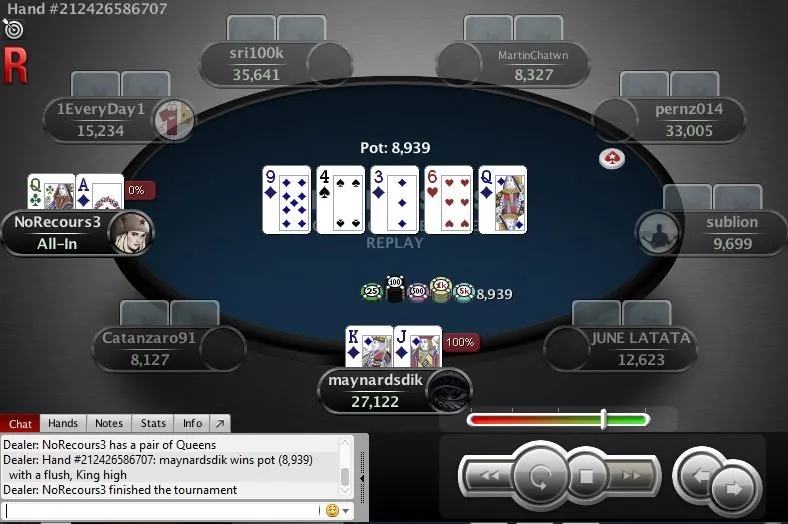Adjust the red-green replay speed slider
Viewport: 788px width, 524px height.
tap(603, 419)
